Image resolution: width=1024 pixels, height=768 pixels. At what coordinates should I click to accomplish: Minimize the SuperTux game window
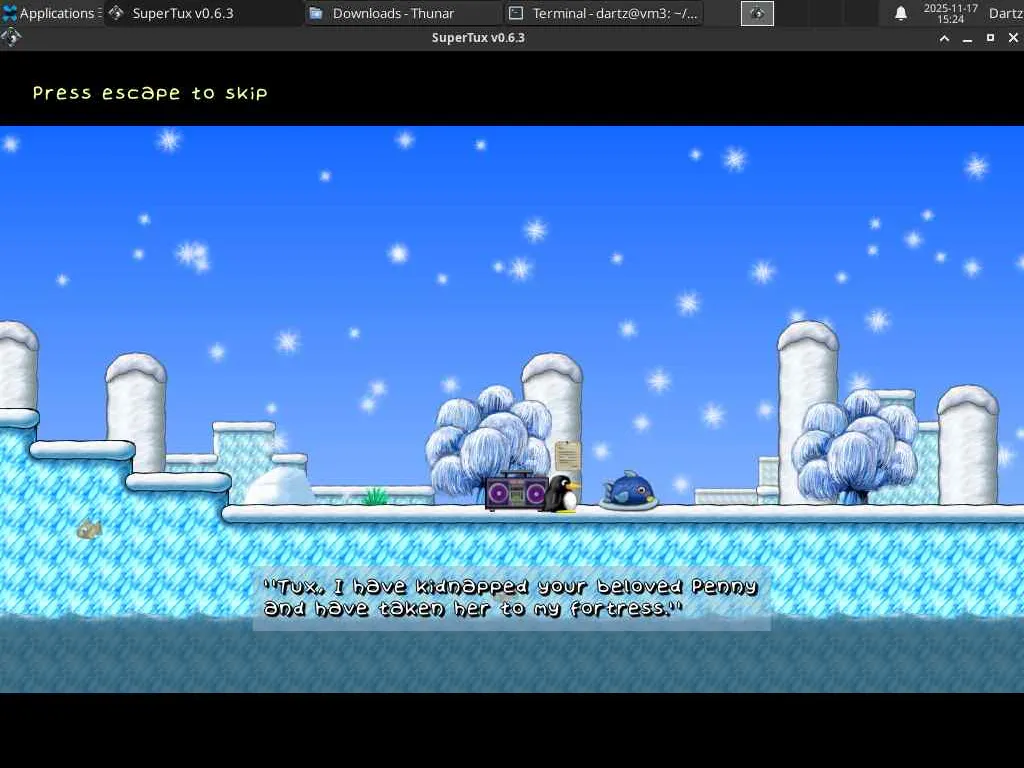point(967,38)
